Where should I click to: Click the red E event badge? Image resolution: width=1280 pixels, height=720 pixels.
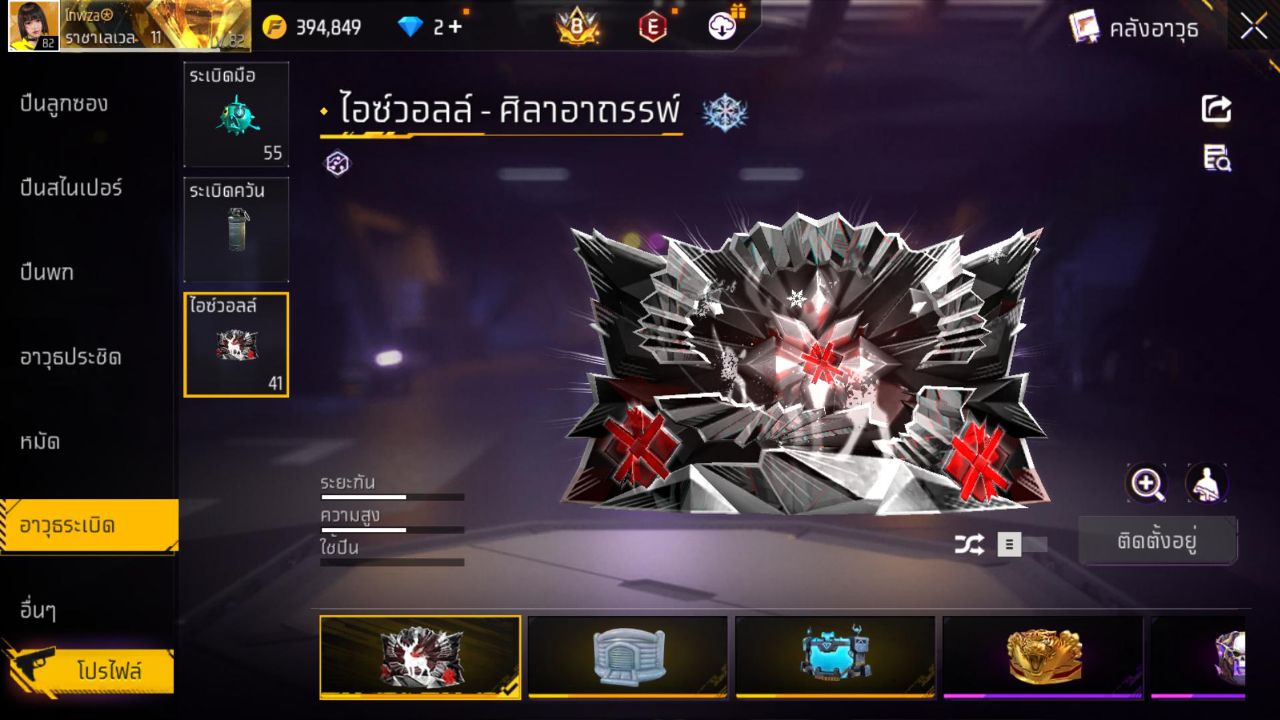pyautogui.click(x=651, y=26)
